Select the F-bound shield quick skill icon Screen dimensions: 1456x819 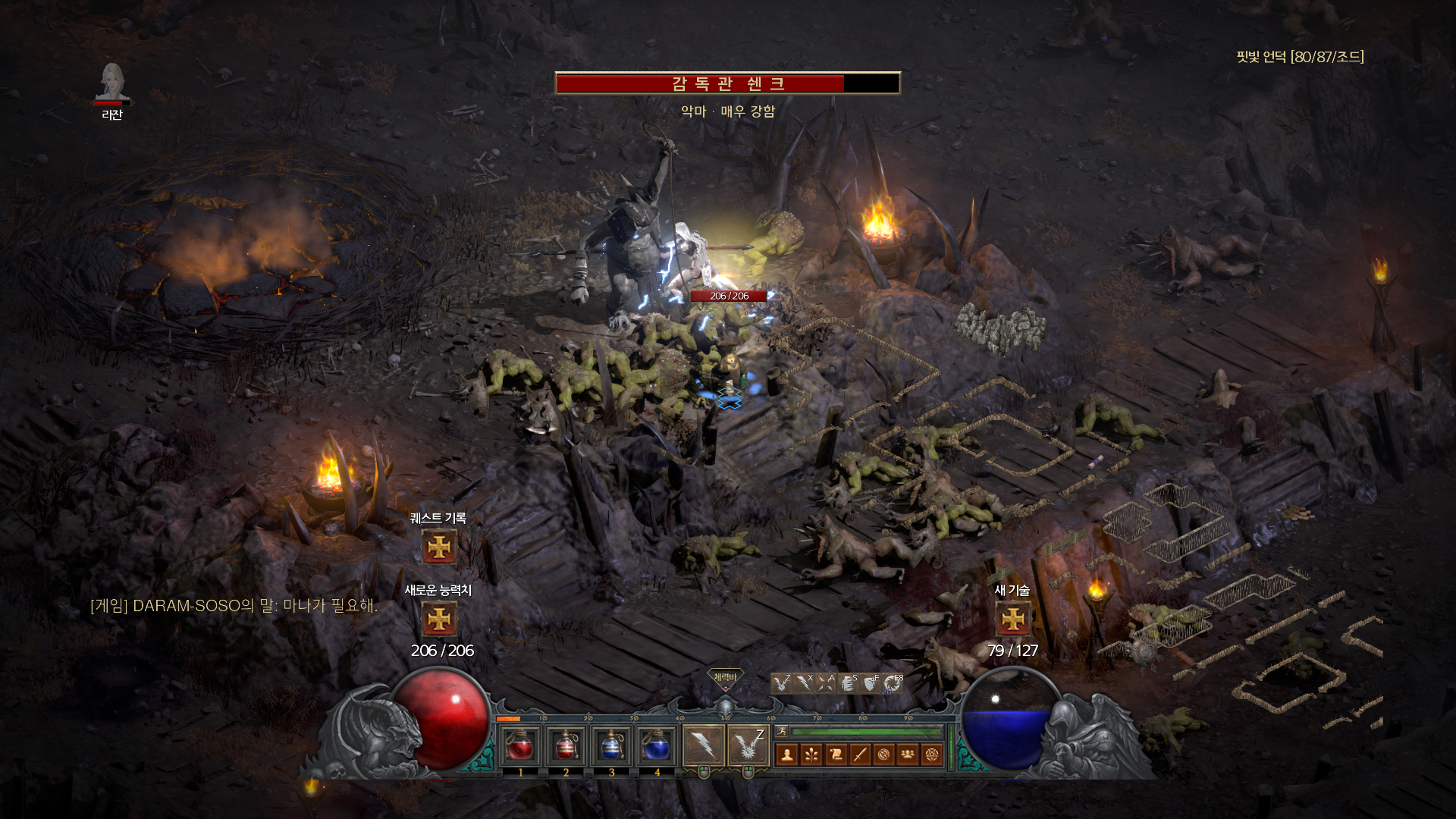(x=871, y=683)
